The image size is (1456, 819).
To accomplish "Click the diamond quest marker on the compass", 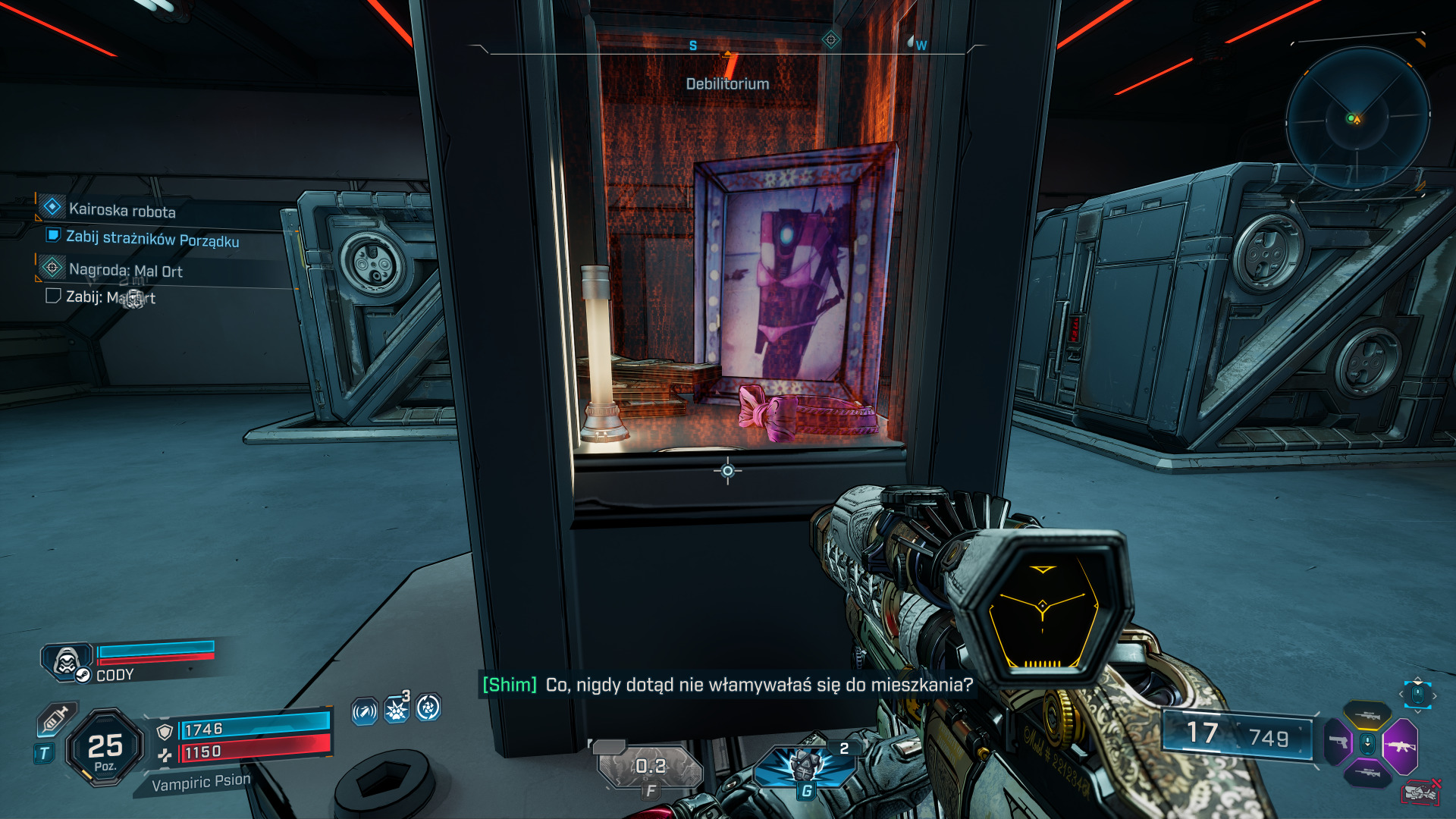I will 830,39.
